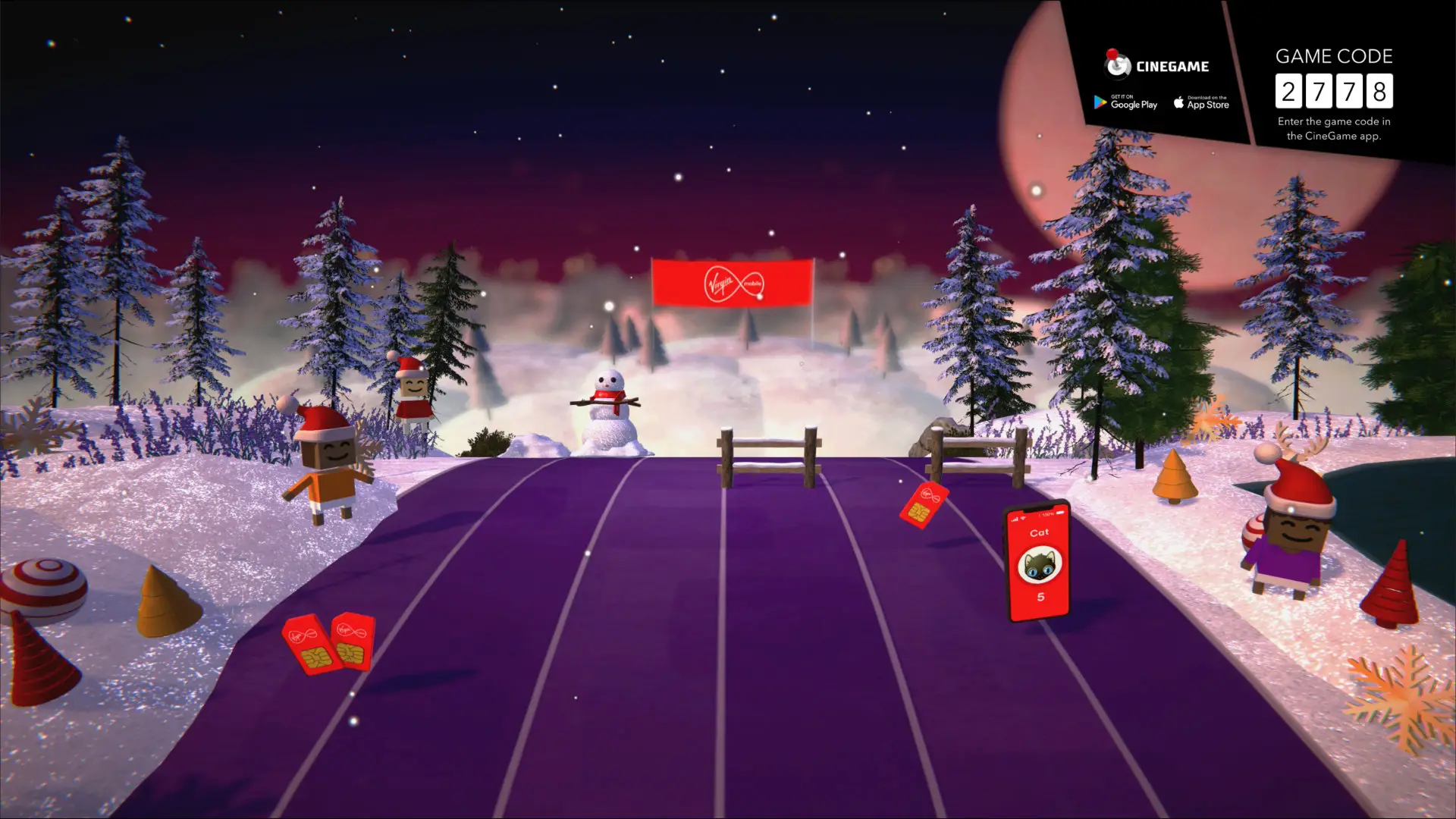The height and width of the screenshot is (819, 1456).
Task: Click the GET IT ON Google Play label
Action: click(x=1122, y=97)
